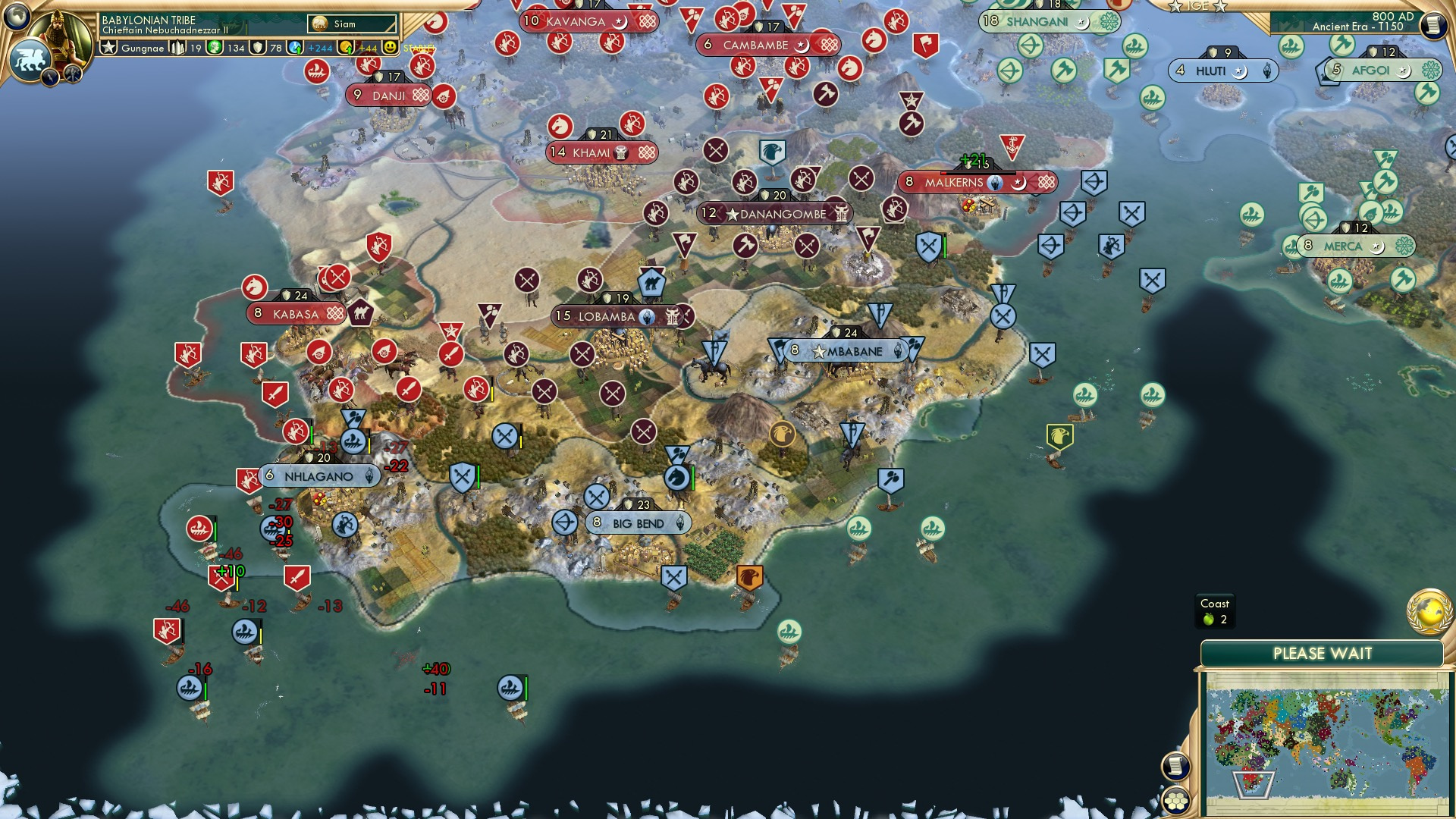
Task: Open the Nhlagano city banner
Action: 317,476
